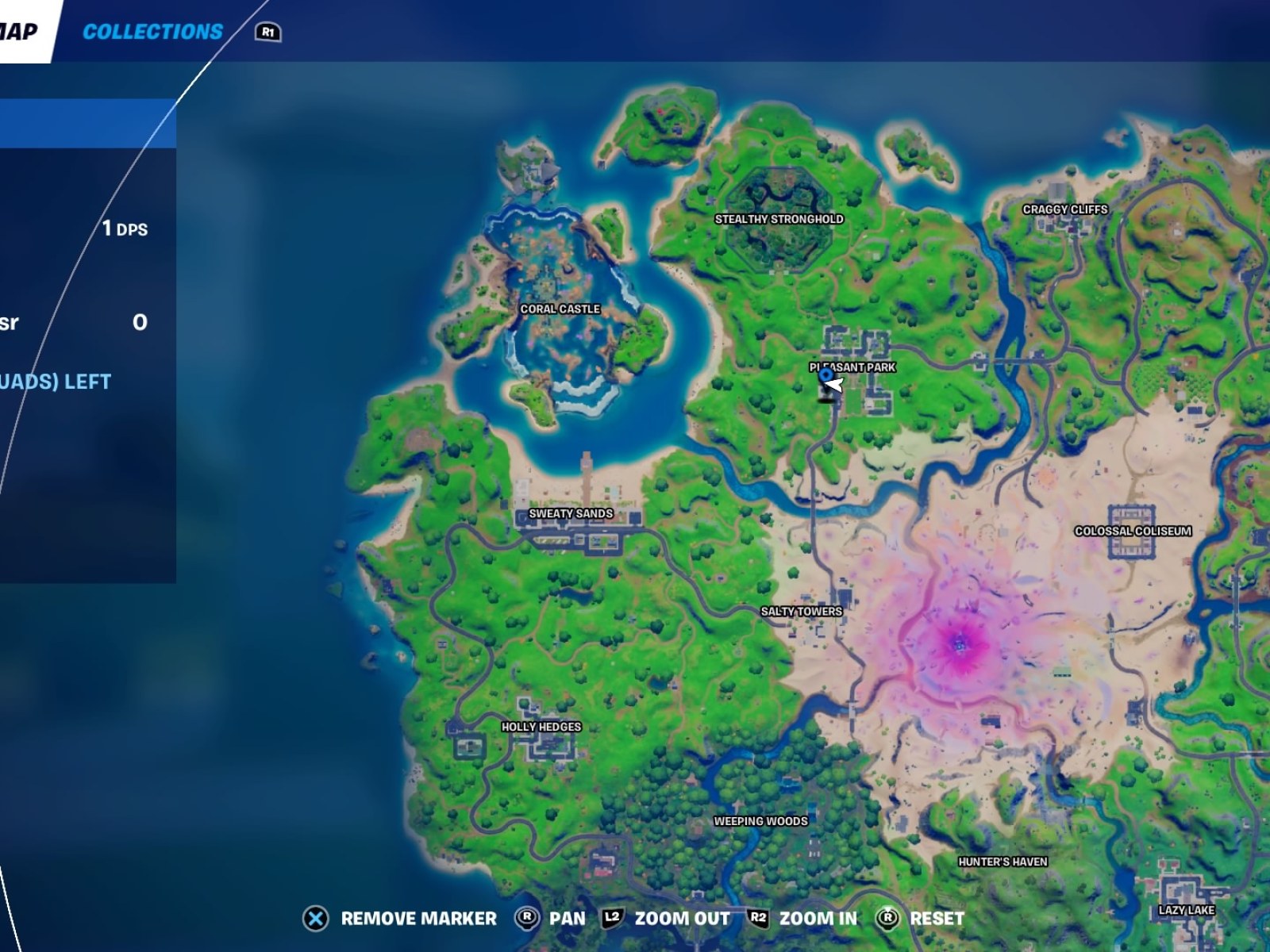Click the L2 Zoom Out trigger icon
Screen dimensions: 1270x952
[610, 919]
